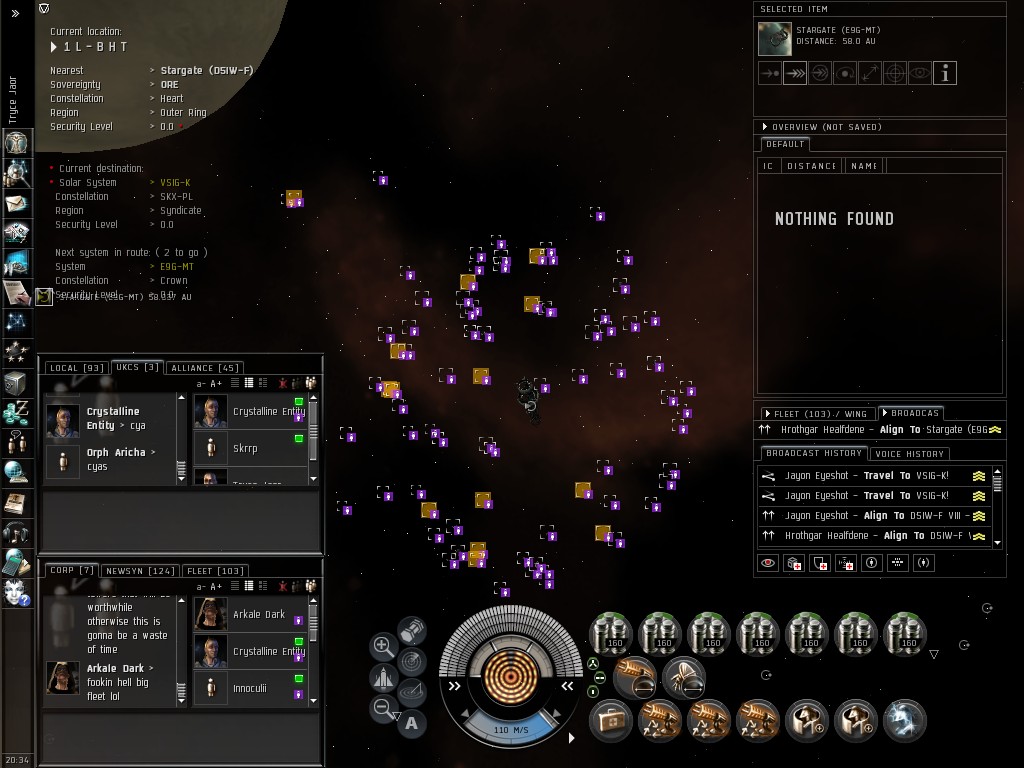Activate the lightning bolt module

905,719
